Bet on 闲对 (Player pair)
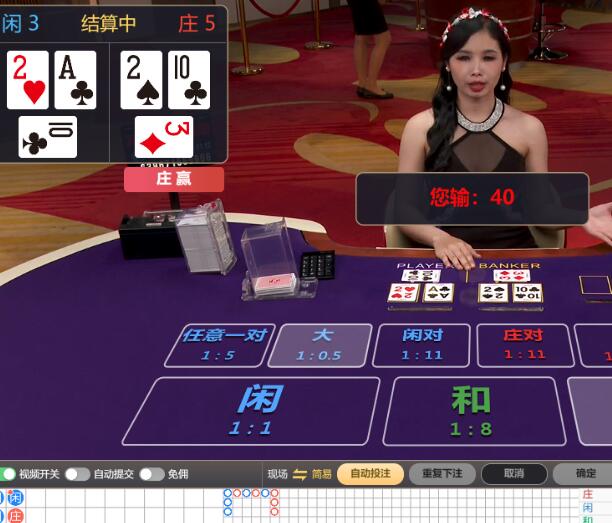The width and height of the screenshot is (612, 523). [x=422, y=344]
